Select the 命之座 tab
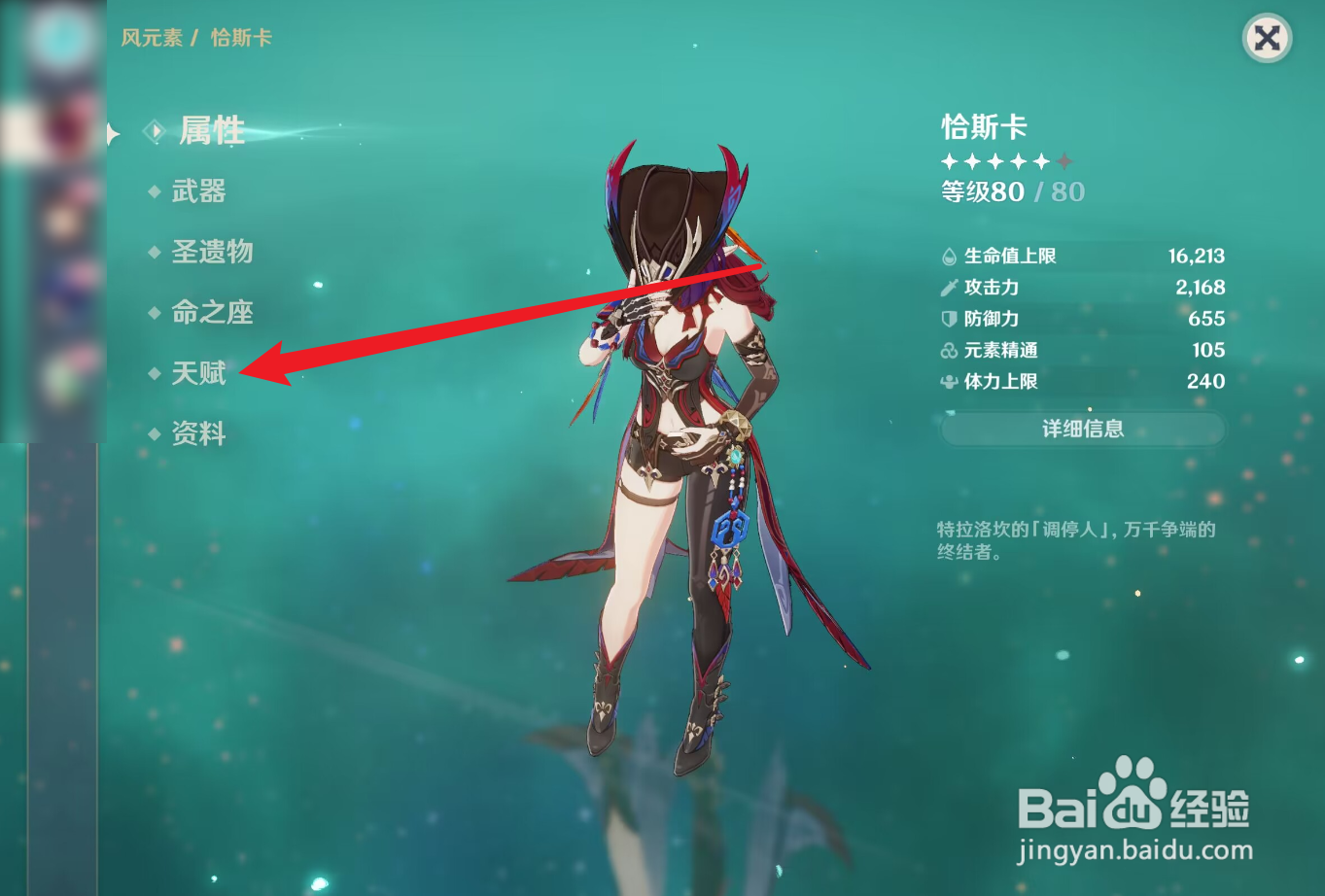 tap(212, 313)
